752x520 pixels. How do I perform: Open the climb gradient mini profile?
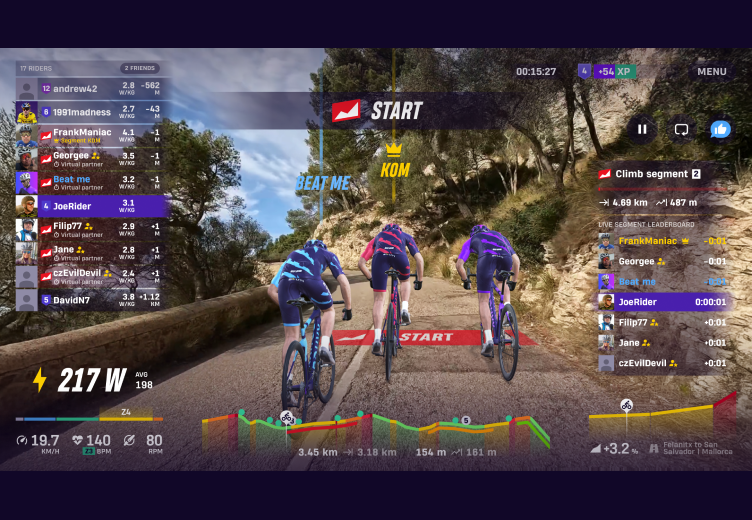661,418
